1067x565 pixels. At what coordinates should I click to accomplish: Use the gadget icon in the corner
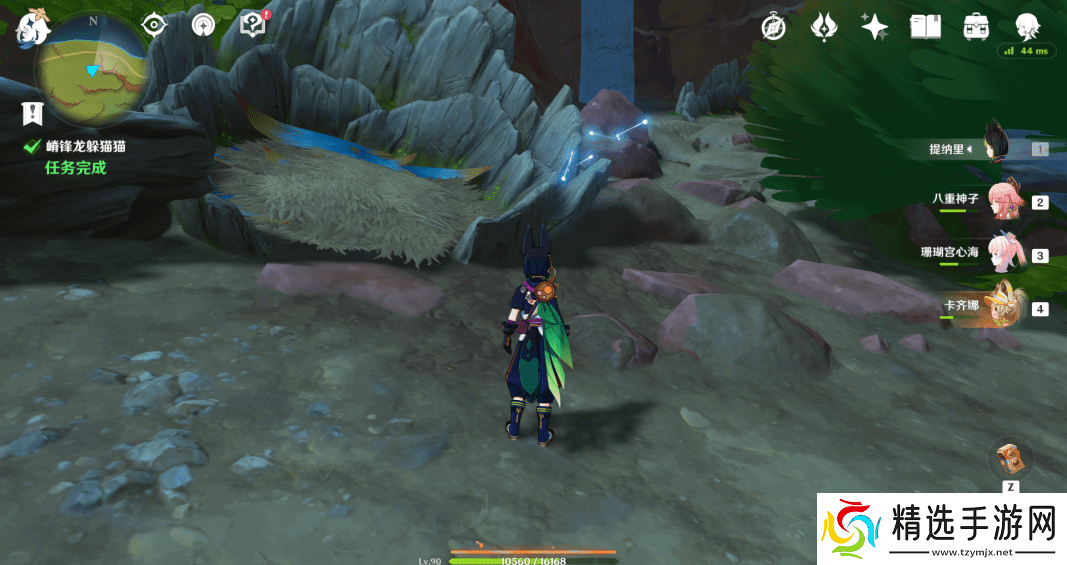(x=1011, y=459)
